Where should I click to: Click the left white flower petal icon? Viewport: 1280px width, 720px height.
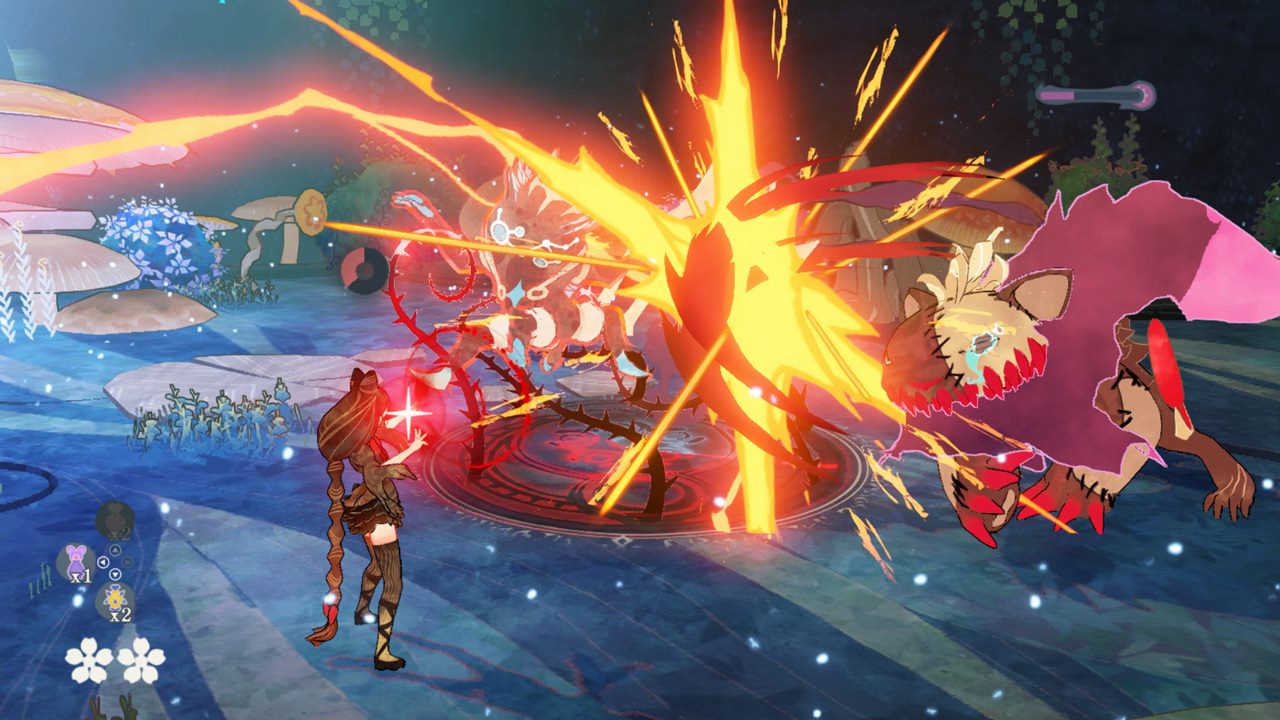click(88, 660)
